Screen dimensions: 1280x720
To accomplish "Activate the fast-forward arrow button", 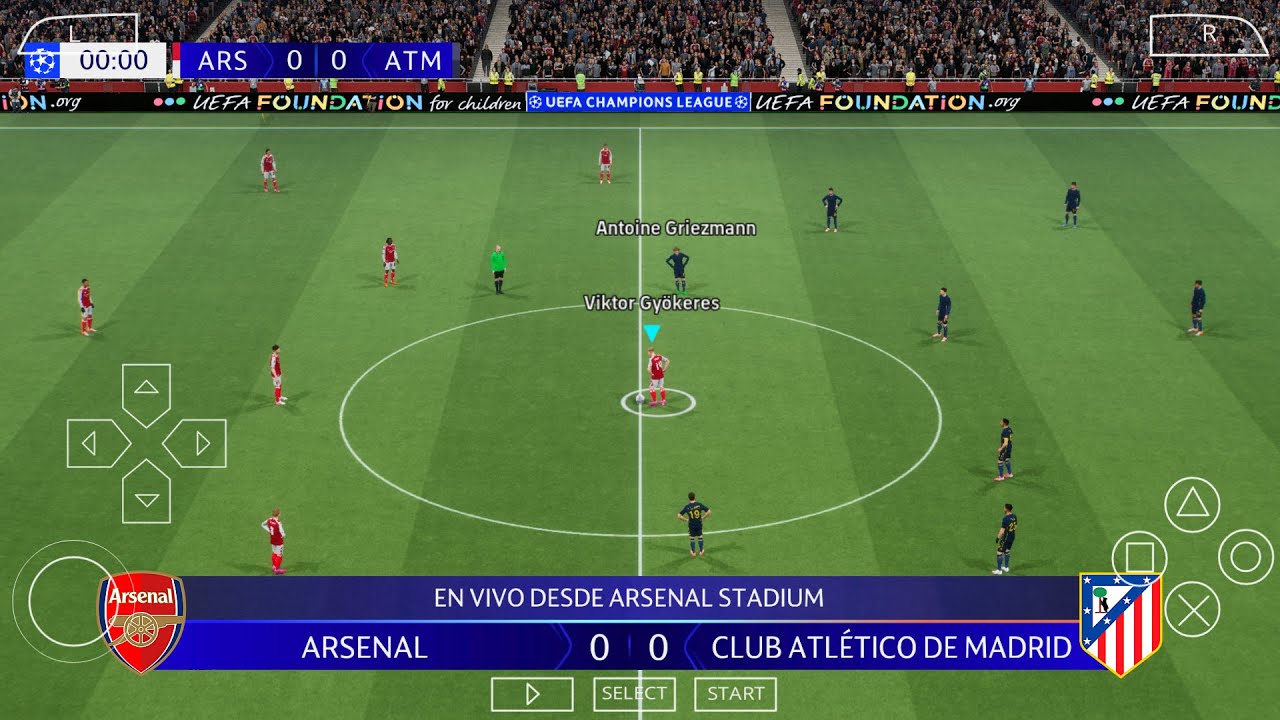I will point(532,694).
